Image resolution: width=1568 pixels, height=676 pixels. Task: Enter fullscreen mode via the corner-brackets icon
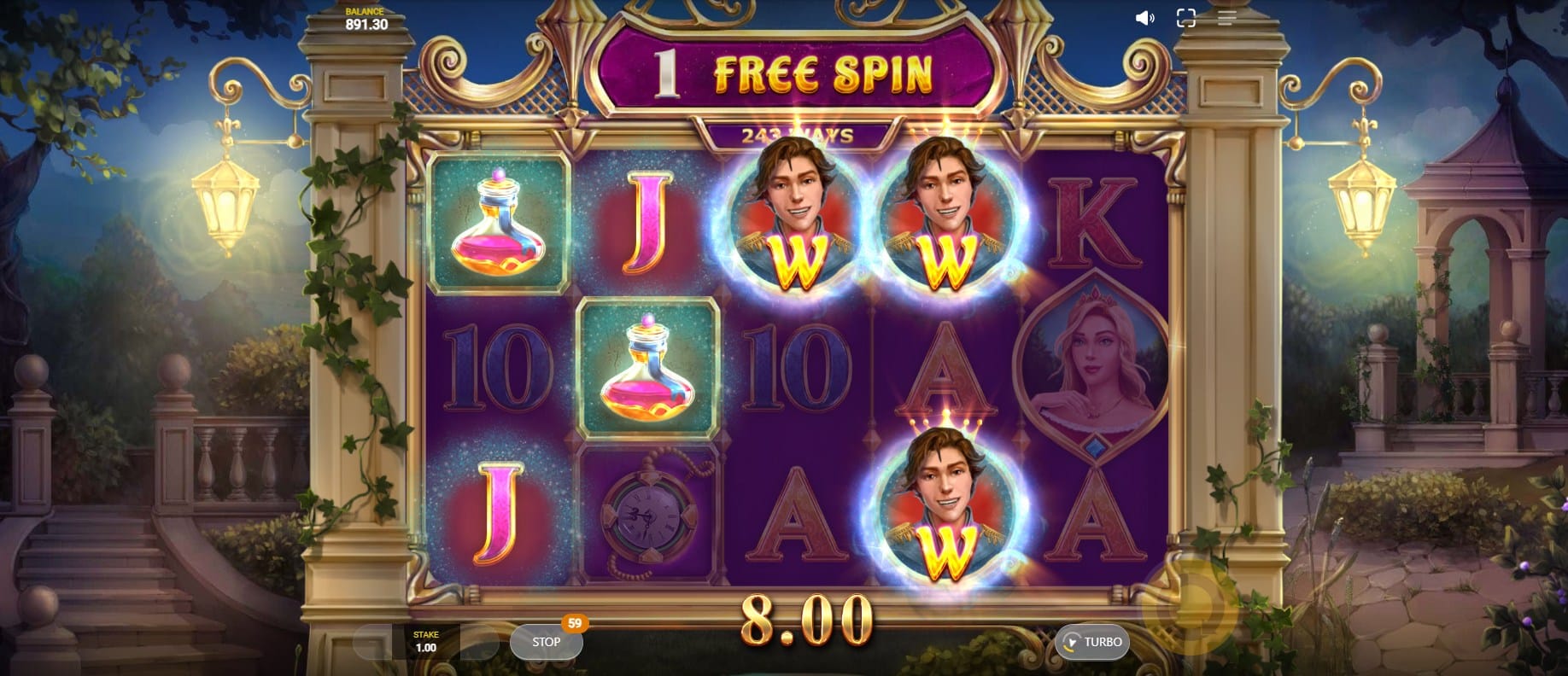tap(1185, 18)
